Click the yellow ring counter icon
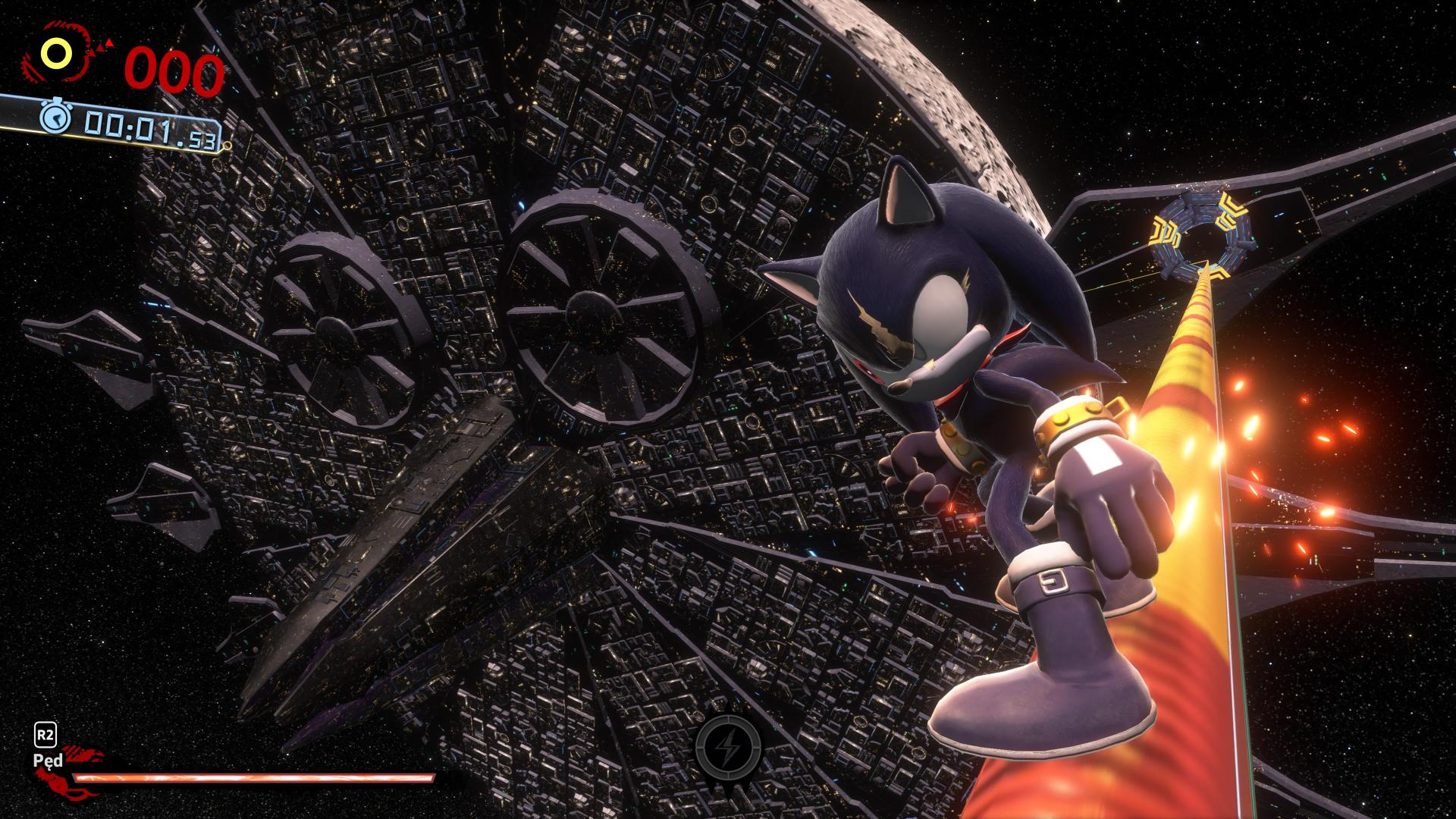The height and width of the screenshot is (819, 1456). (x=56, y=53)
